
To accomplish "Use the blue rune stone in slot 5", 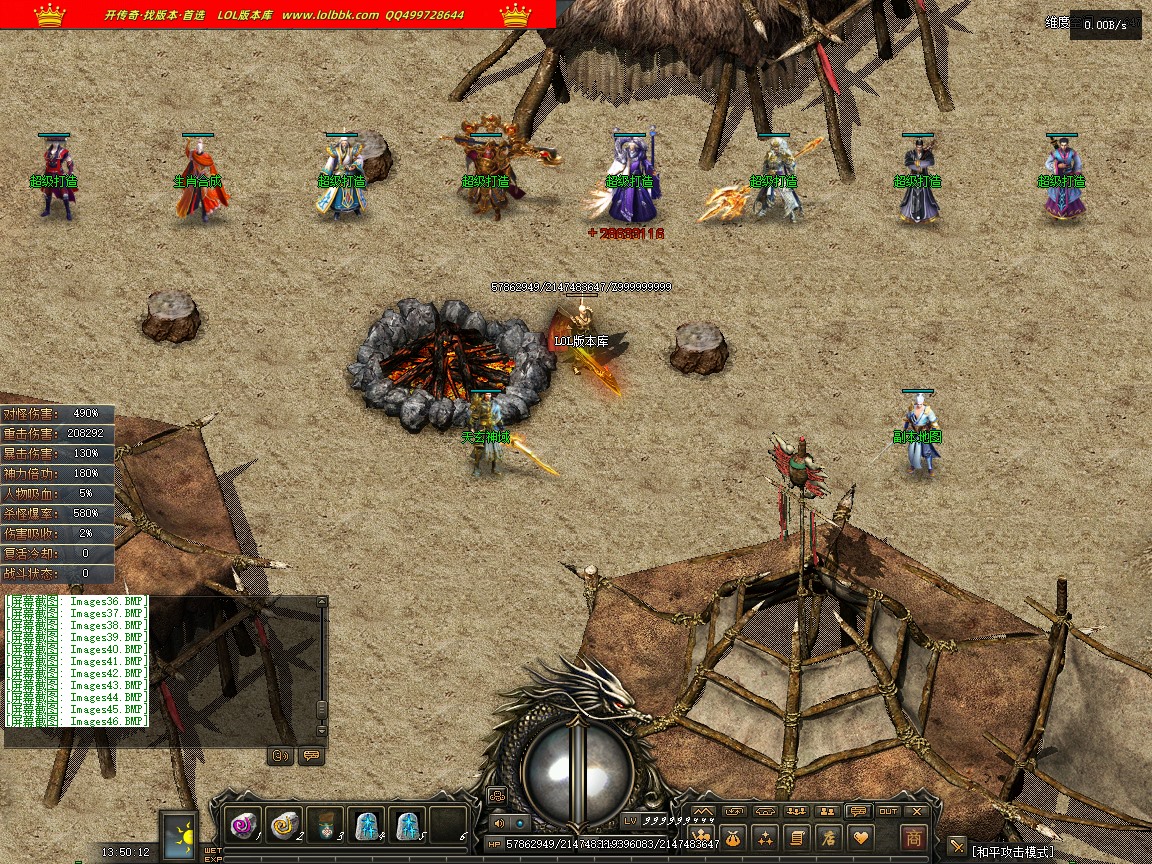I will (x=407, y=824).
